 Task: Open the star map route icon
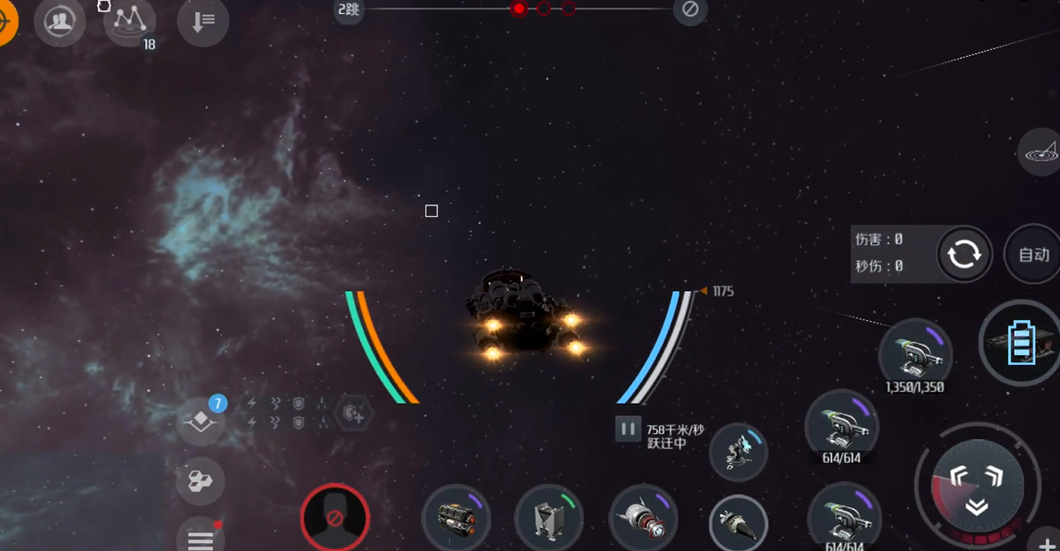pos(130,20)
